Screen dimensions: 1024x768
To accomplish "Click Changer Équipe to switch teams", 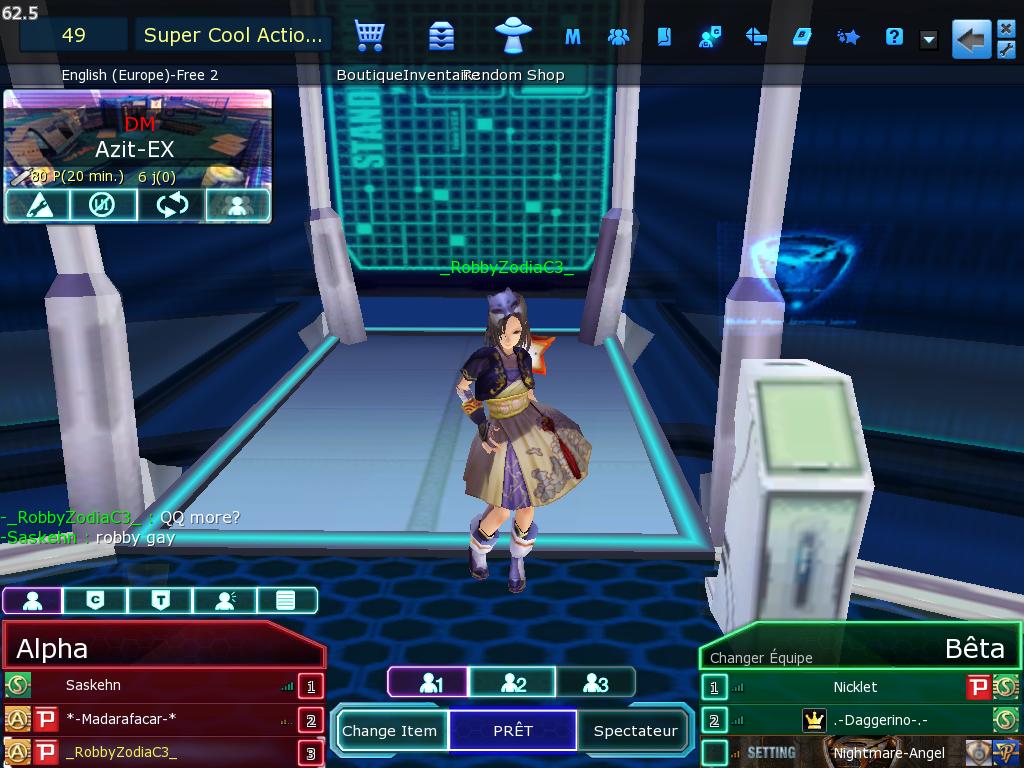I will pos(761,657).
